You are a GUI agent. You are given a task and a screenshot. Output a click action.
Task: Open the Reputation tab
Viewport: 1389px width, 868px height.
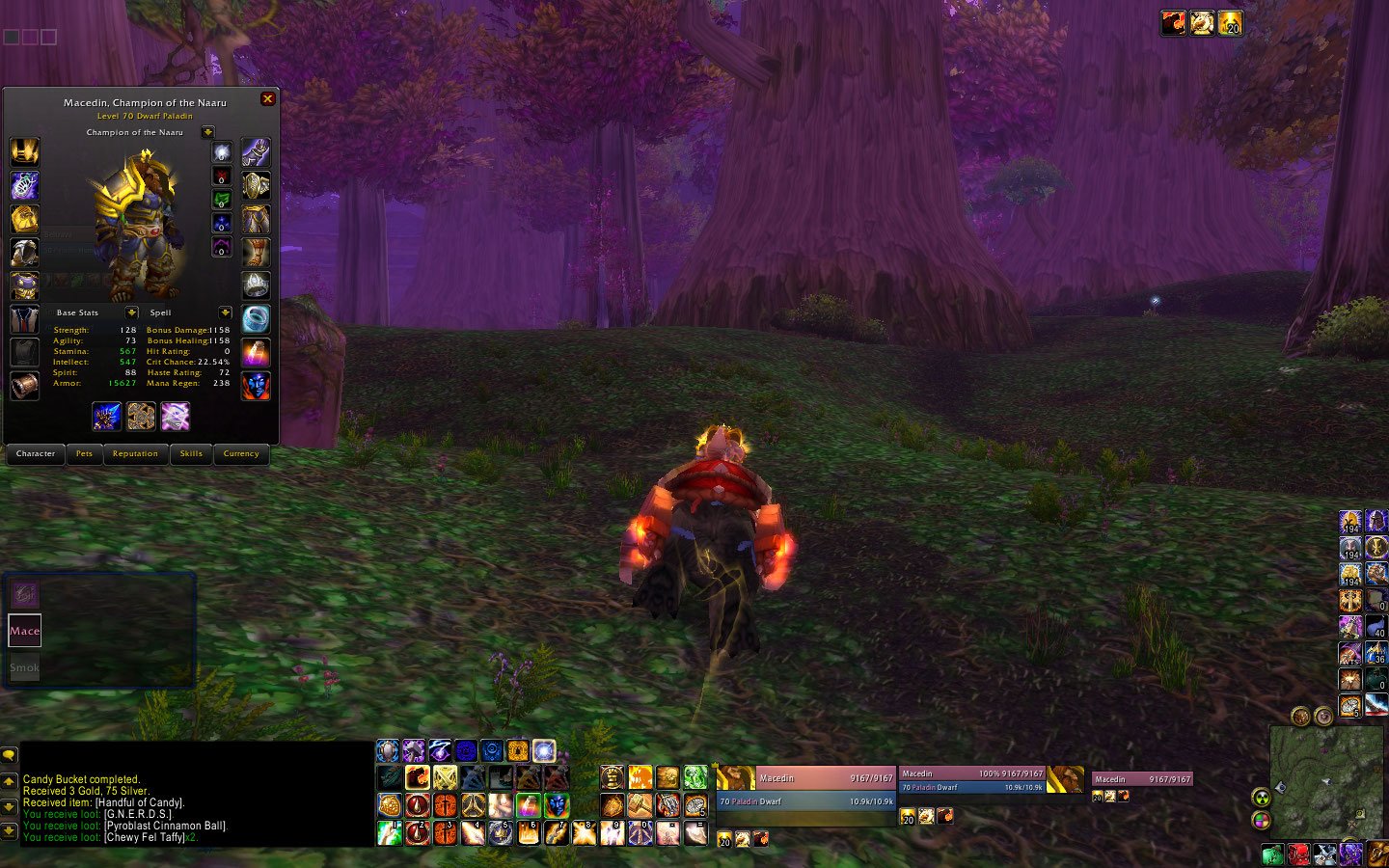coord(135,453)
